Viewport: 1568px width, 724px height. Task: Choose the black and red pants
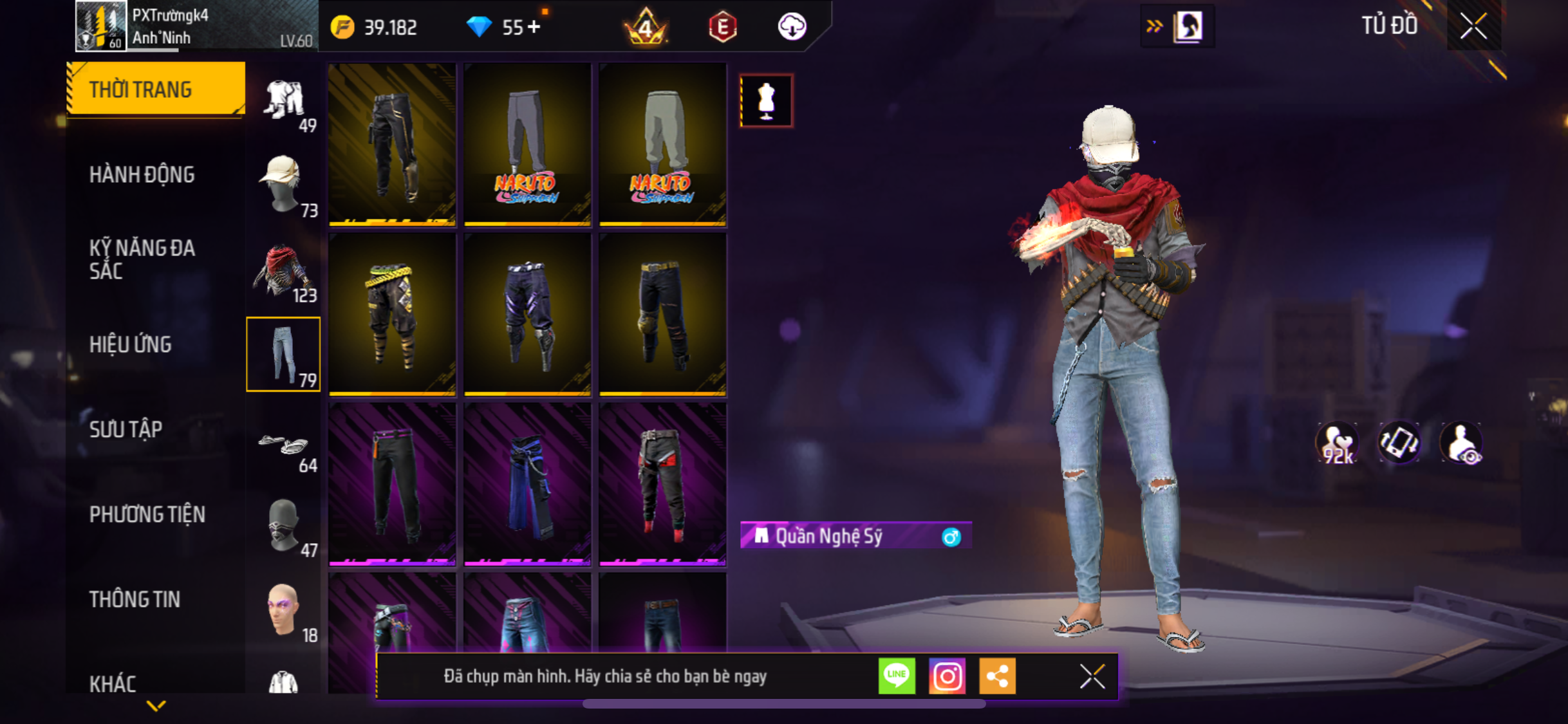tap(662, 485)
